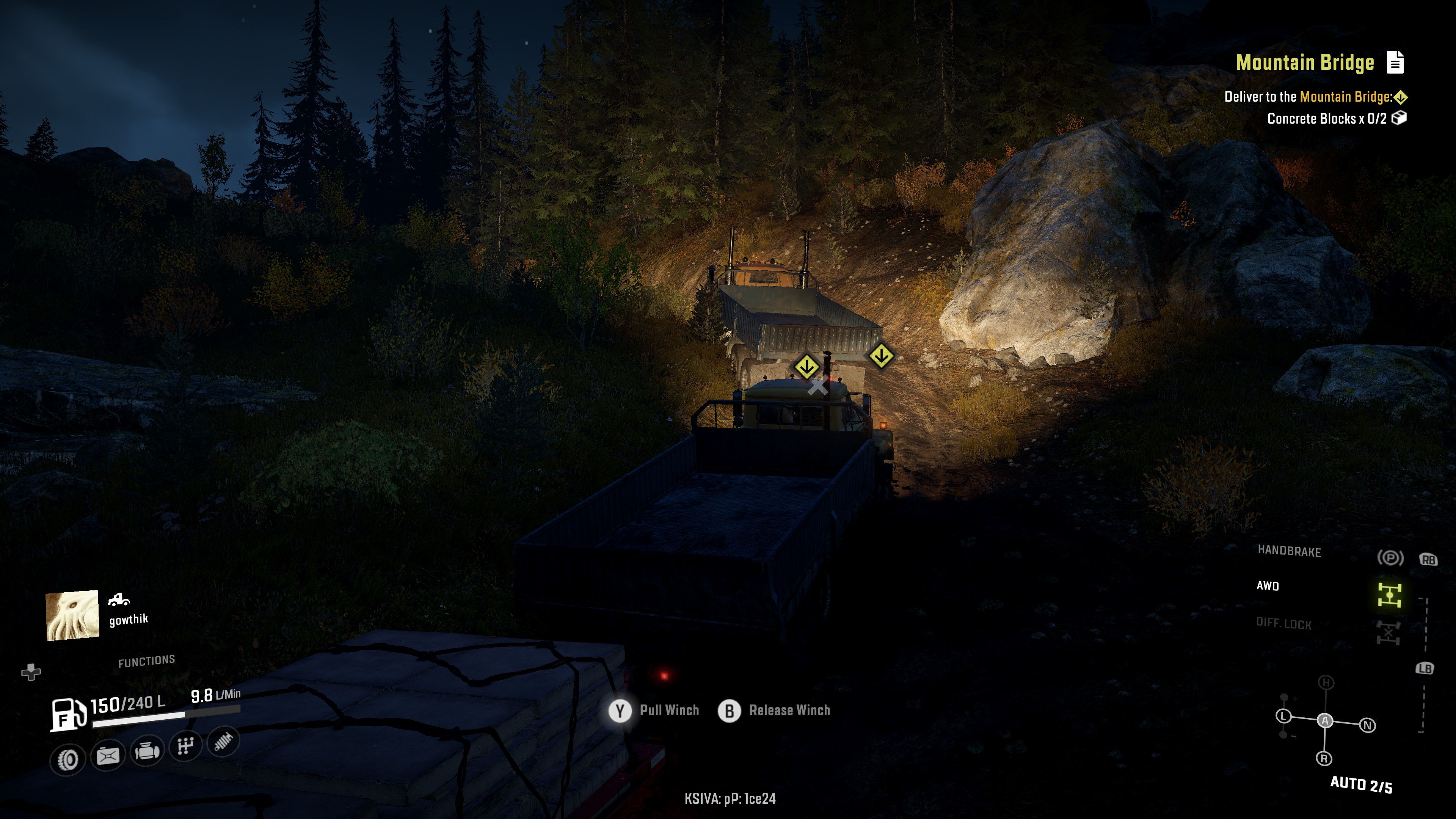Open the Mountain Bridge task document icon
The height and width of the screenshot is (819, 1456).
1395,62
